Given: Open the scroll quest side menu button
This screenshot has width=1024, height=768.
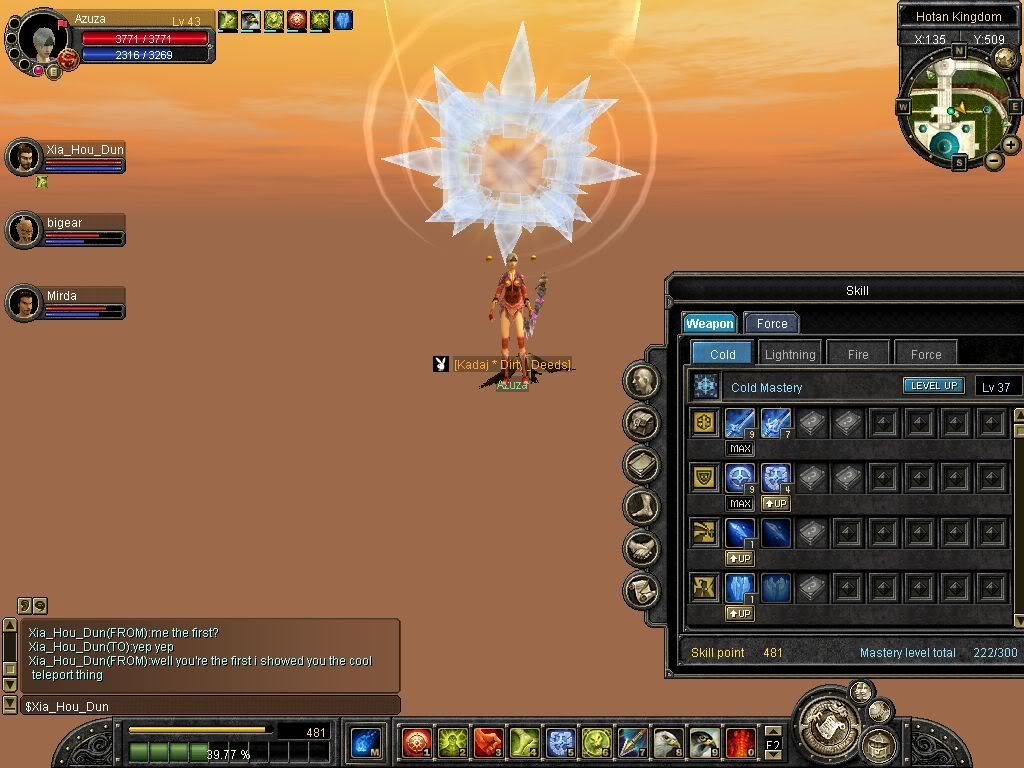Looking at the screenshot, I should click(641, 590).
